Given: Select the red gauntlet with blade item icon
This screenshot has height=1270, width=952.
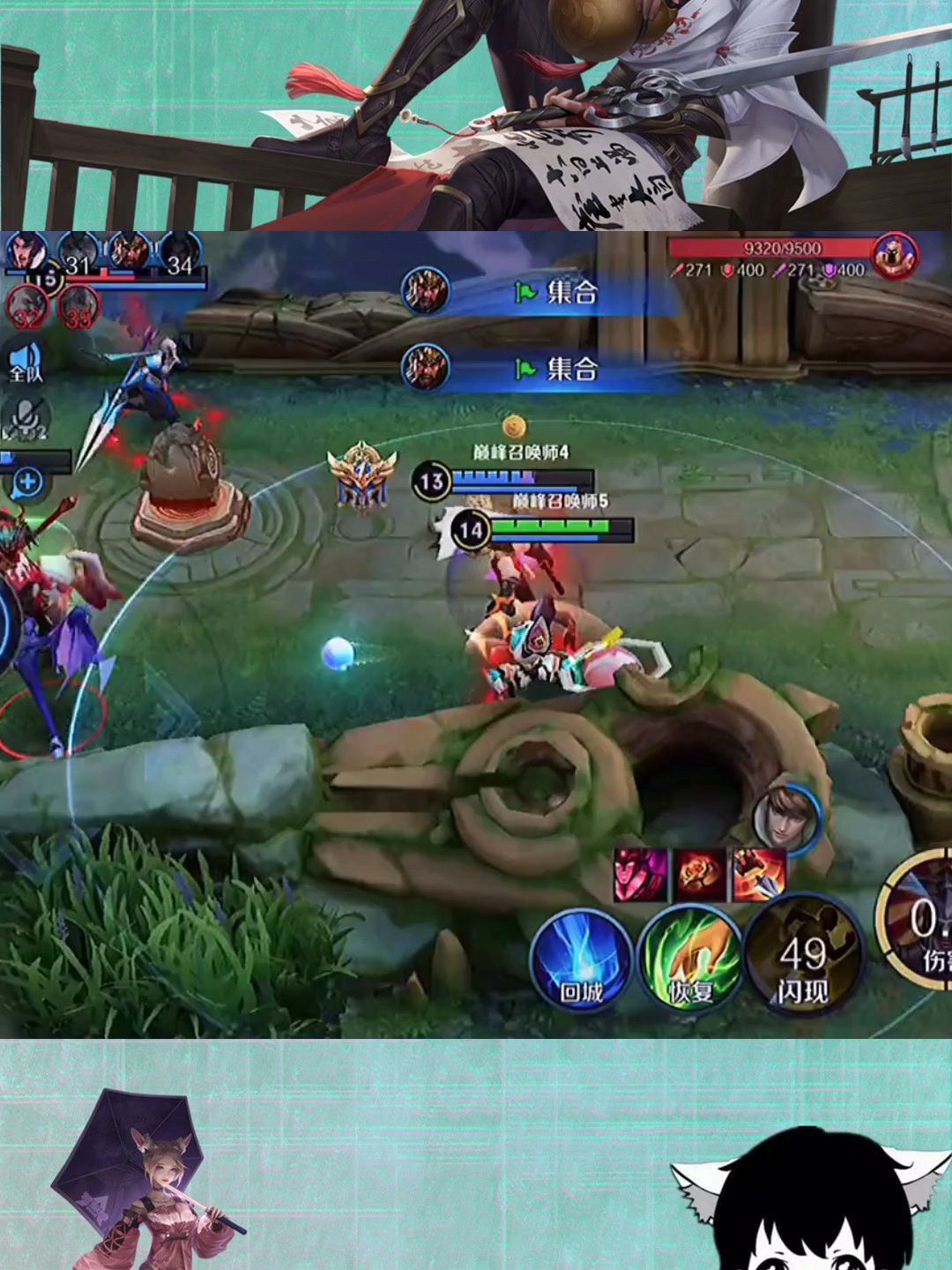Looking at the screenshot, I should 759,875.
